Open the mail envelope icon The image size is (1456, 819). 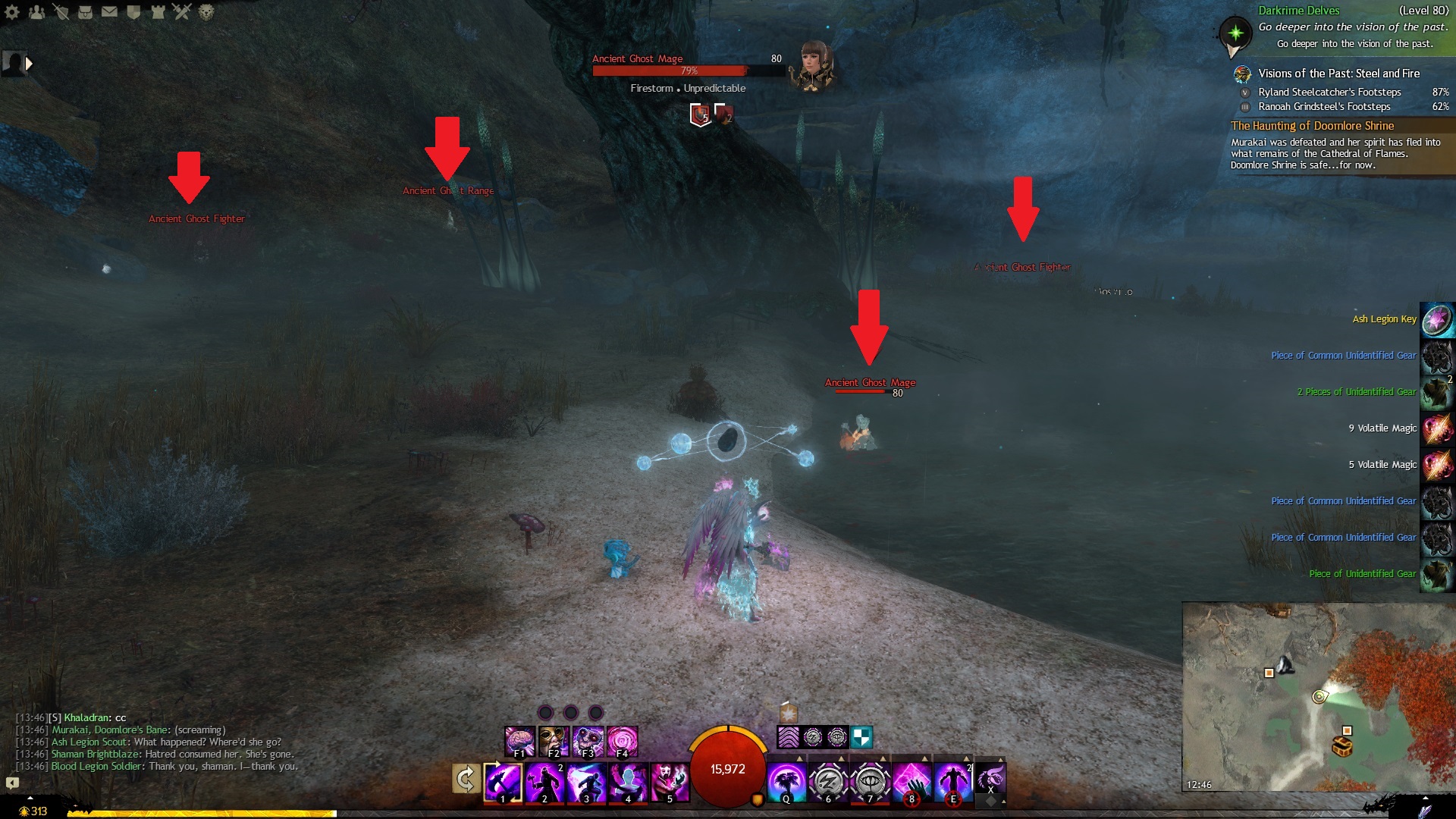click(x=109, y=12)
